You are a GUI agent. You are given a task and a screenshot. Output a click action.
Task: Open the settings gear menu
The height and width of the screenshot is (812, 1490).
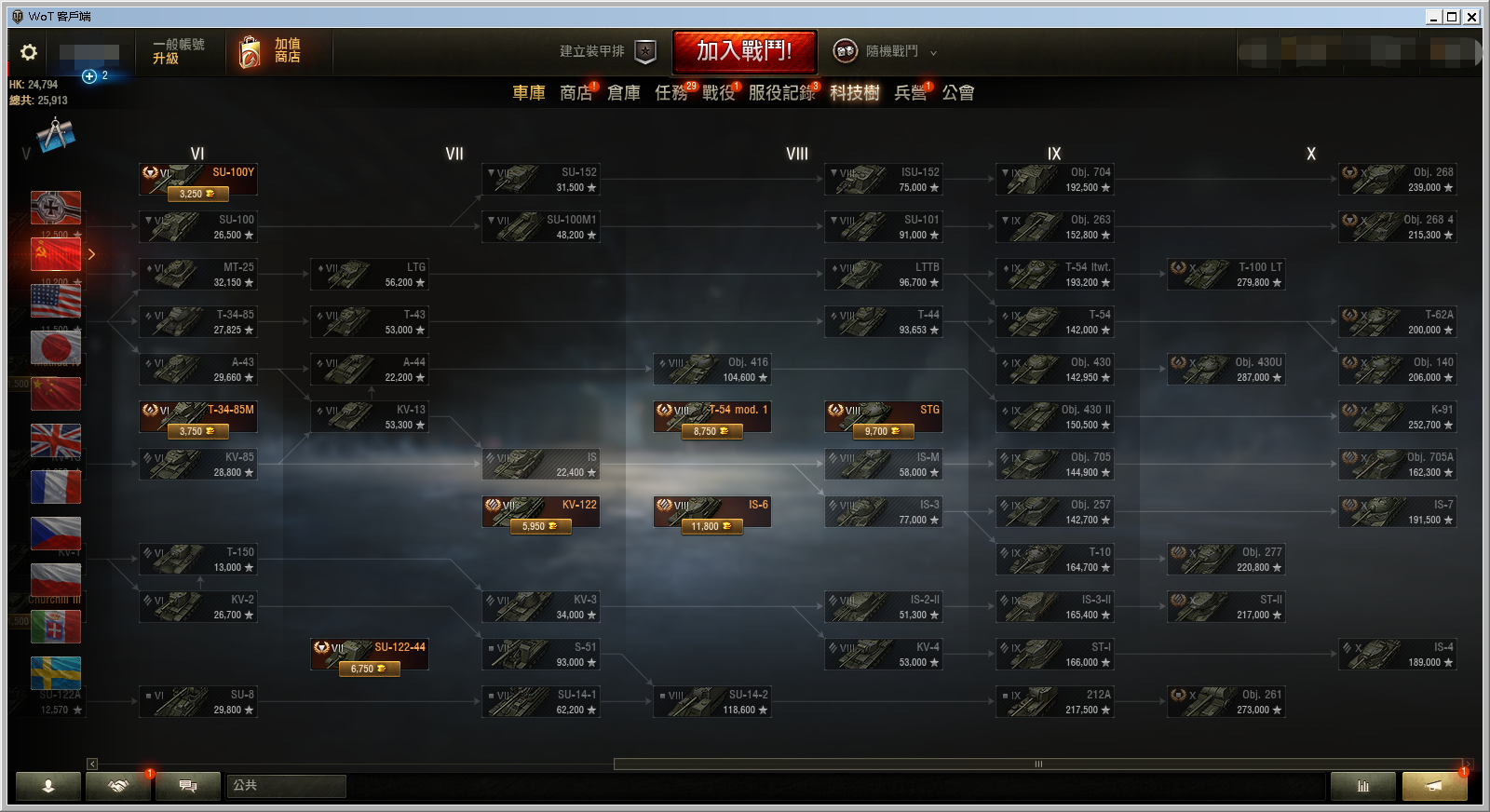coord(29,52)
